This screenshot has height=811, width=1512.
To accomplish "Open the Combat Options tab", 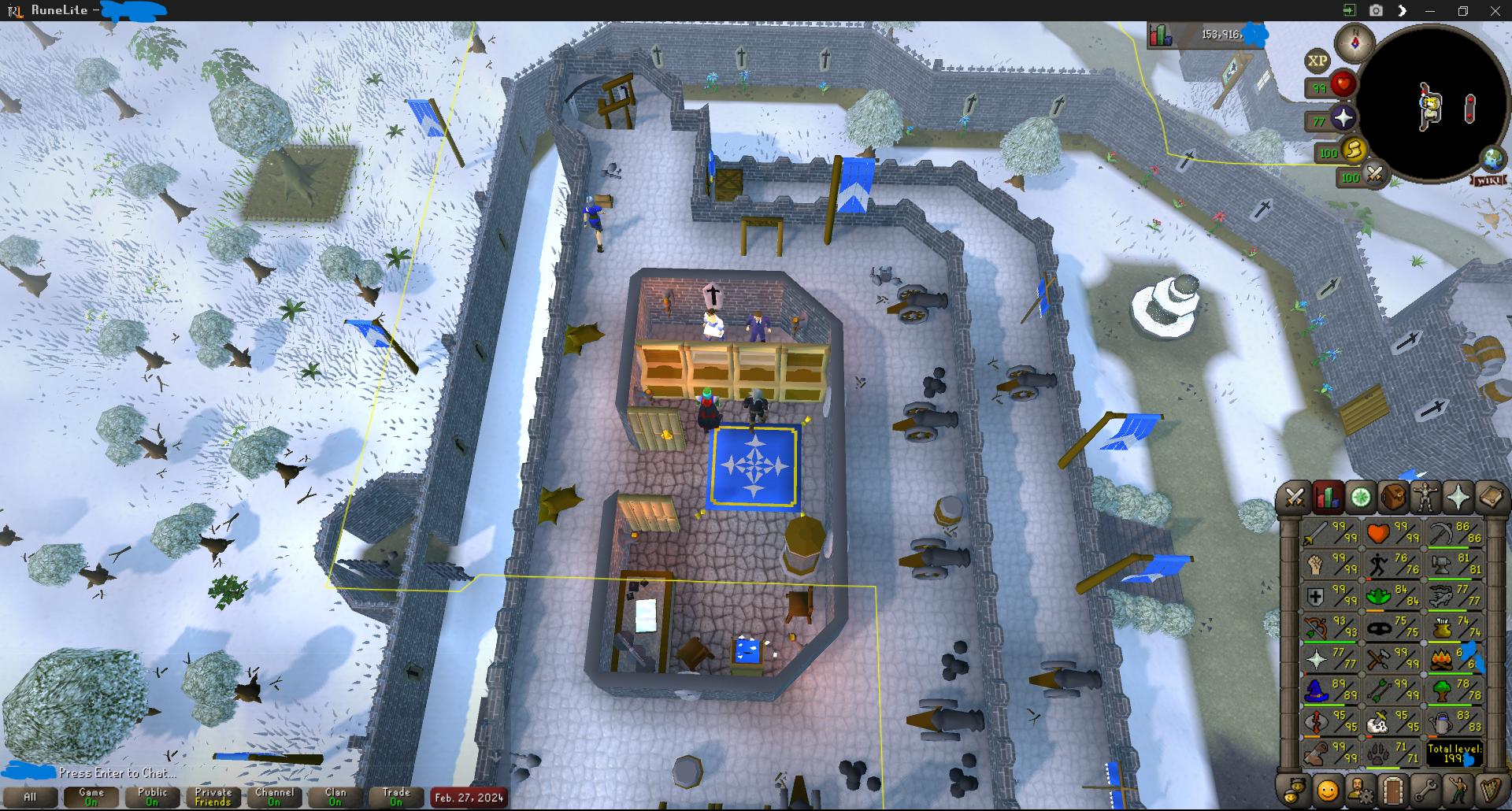I will [1294, 498].
